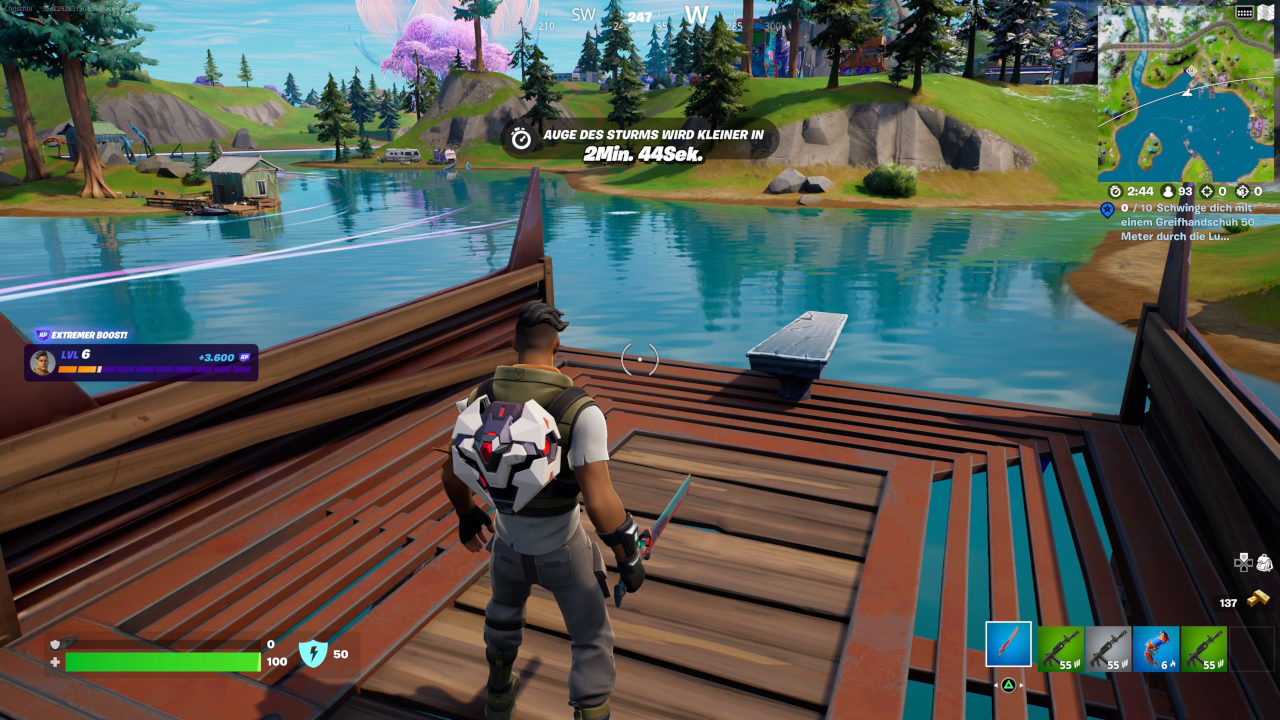This screenshot has height=720, width=1280.
Task: Click the lake minimap
Action: (1185, 93)
